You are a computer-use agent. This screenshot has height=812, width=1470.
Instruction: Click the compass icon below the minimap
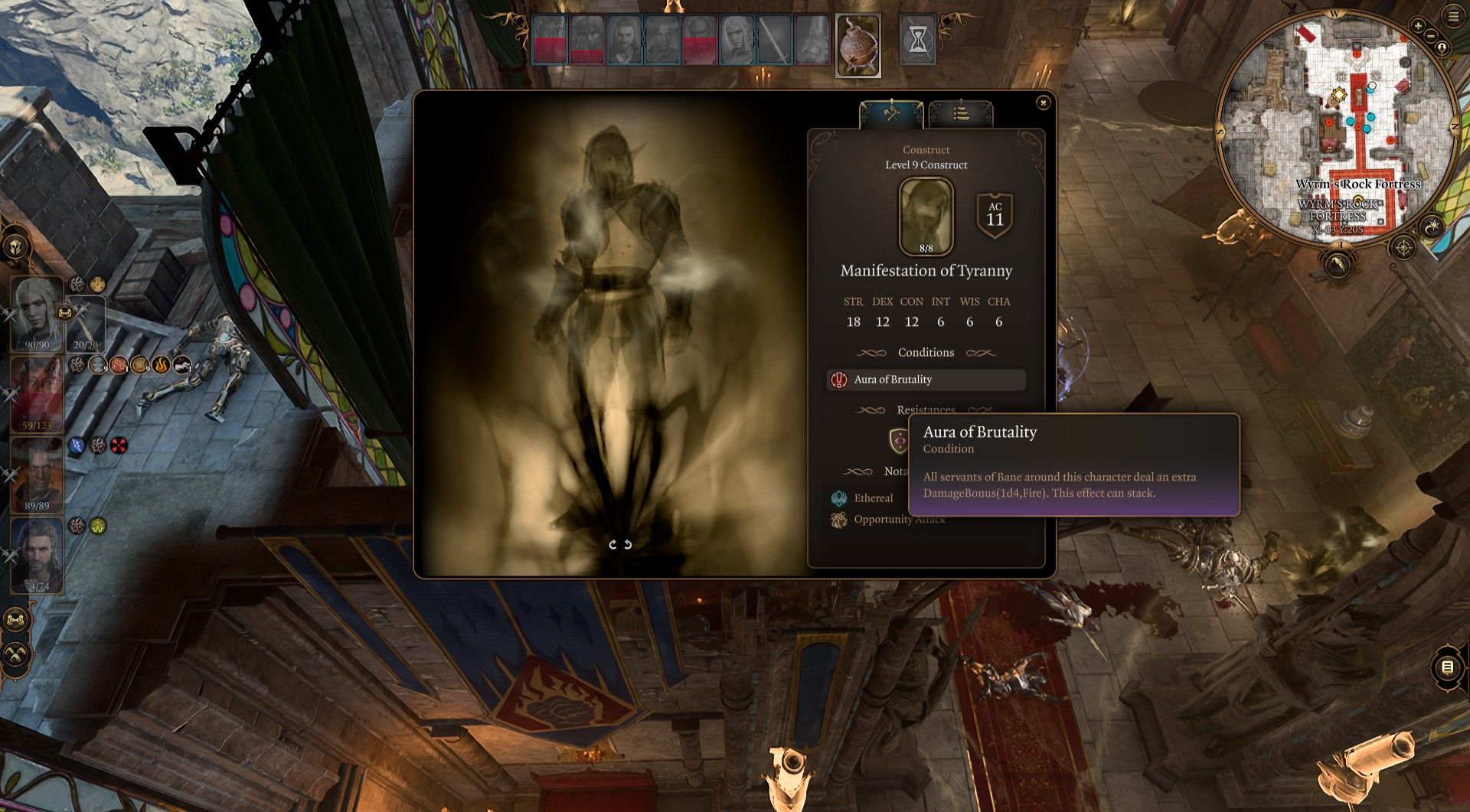click(x=1403, y=247)
